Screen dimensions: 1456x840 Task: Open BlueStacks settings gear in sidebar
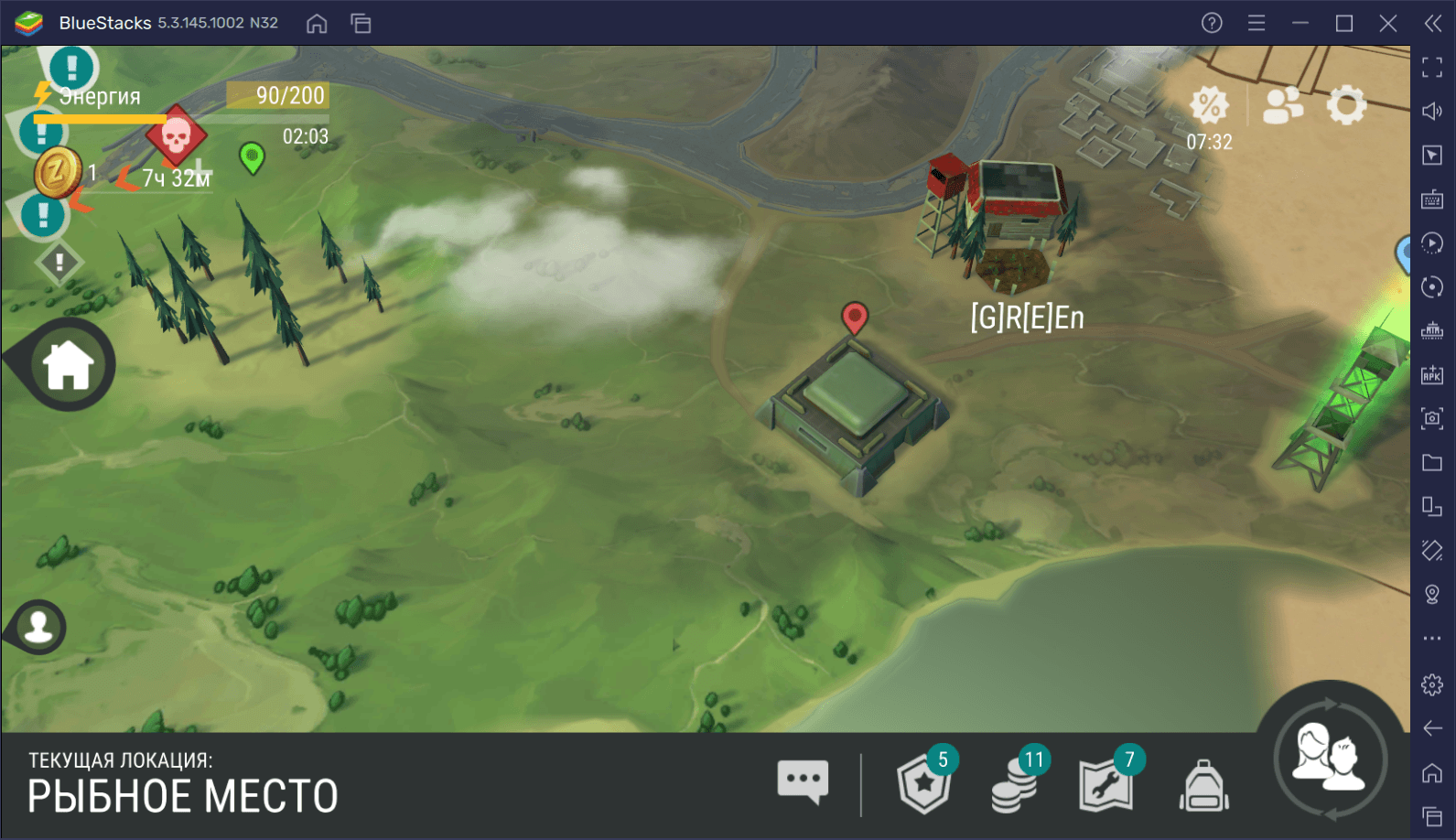pyautogui.click(x=1432, y=684)
